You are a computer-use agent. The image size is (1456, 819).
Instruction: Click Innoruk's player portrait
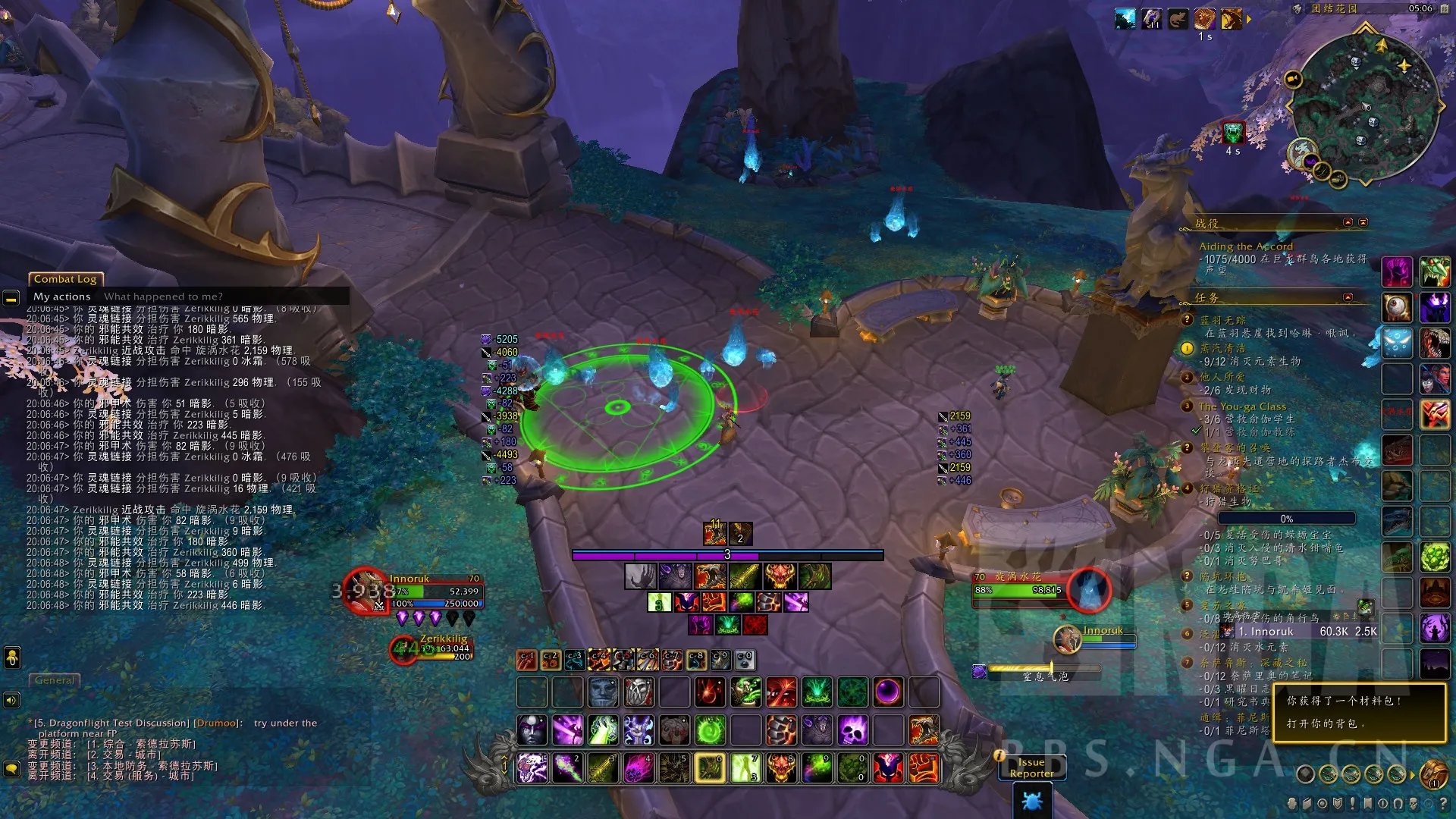pos(365,591)
